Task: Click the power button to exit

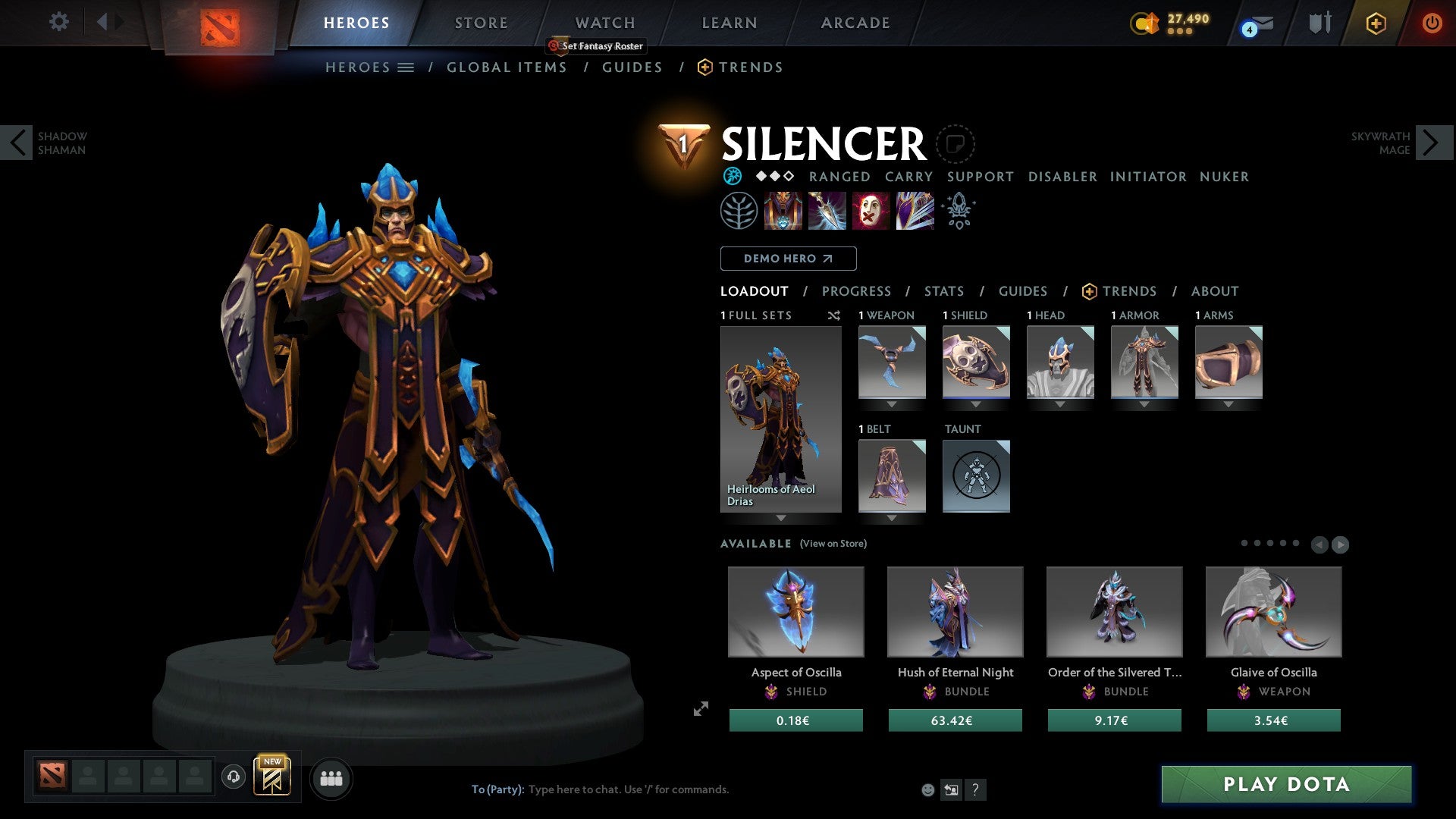Action: point(1432,23)
